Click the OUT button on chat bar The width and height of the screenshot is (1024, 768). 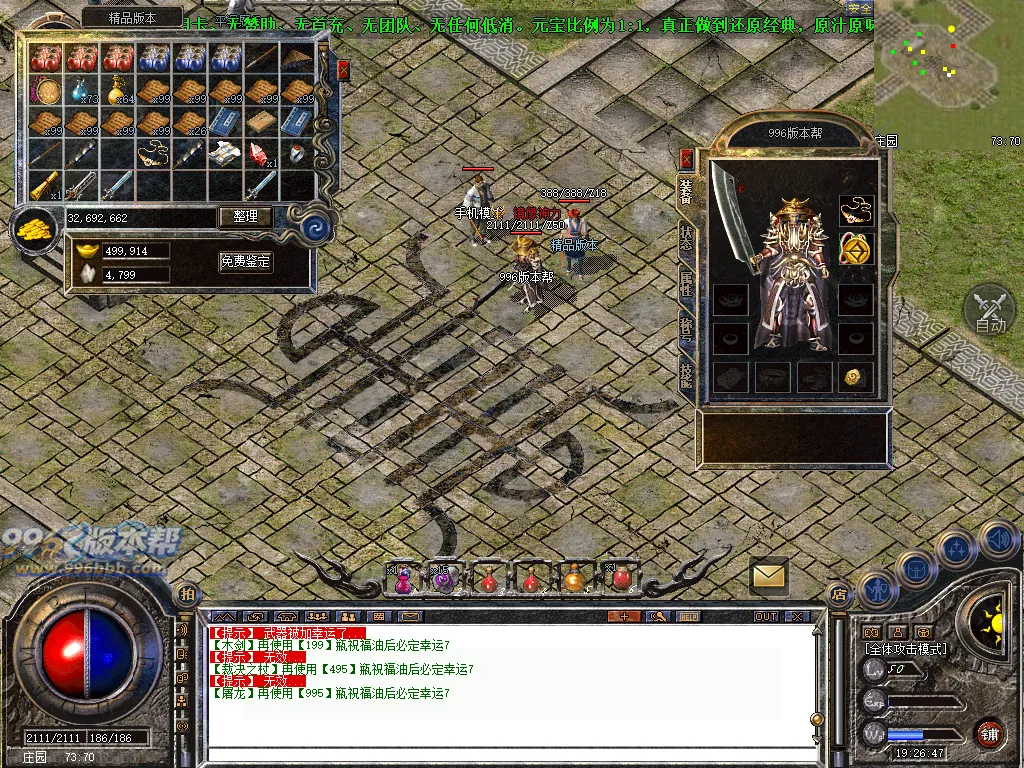766,616
